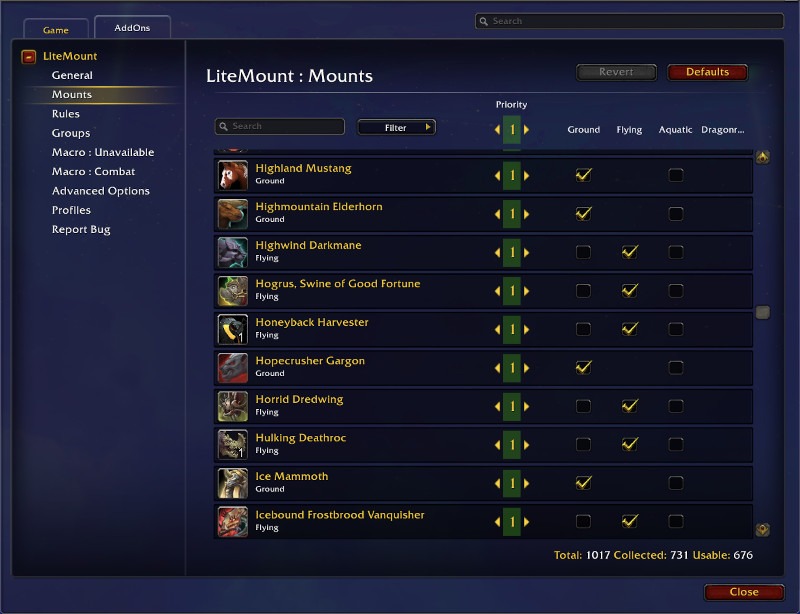Screen dimensions: 800x614
Task: Increase priority of Hopecrusher Gargon
Action: pos(527,368)
